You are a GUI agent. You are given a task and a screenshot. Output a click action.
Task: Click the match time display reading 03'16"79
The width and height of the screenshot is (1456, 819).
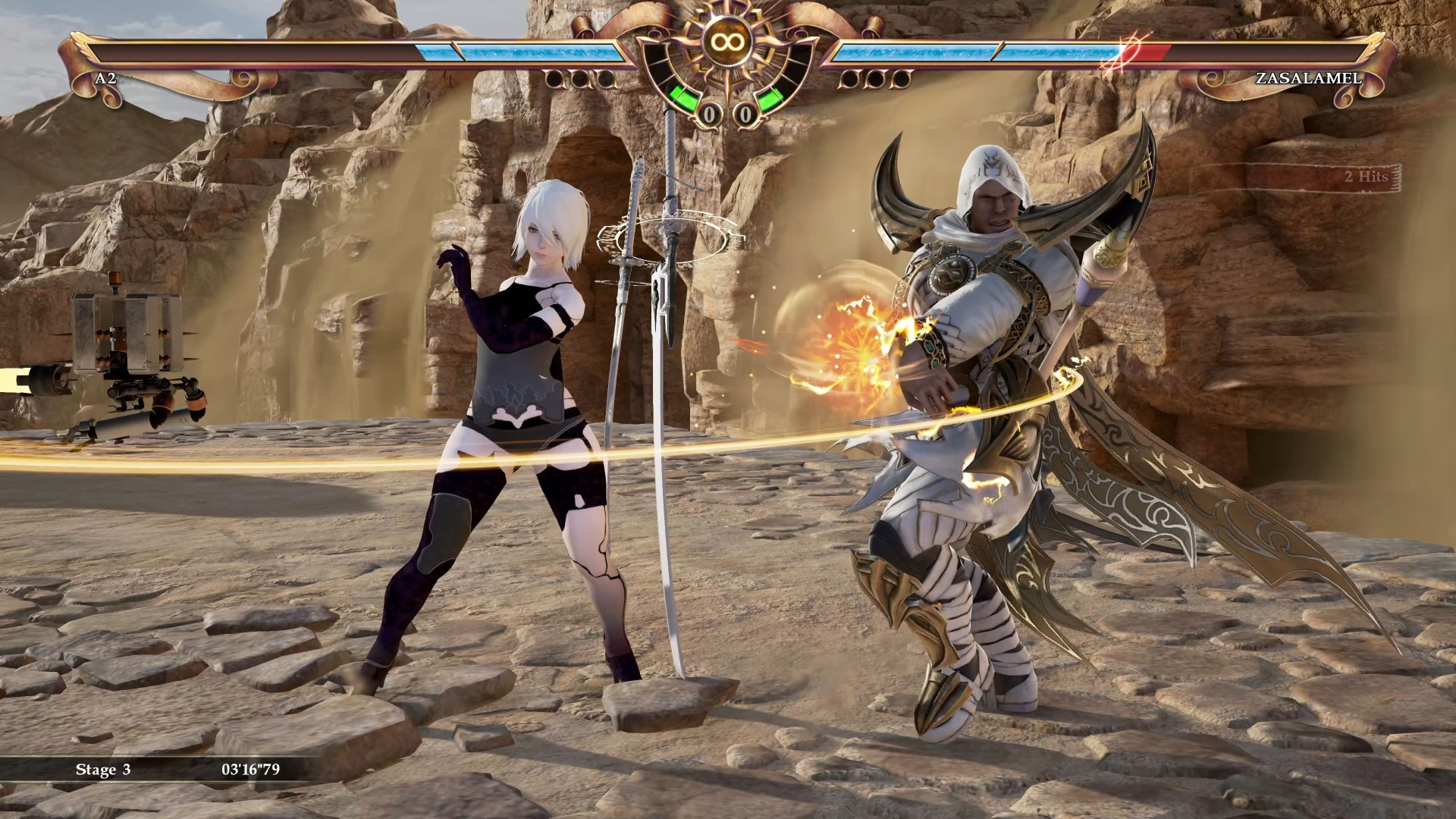249,768
